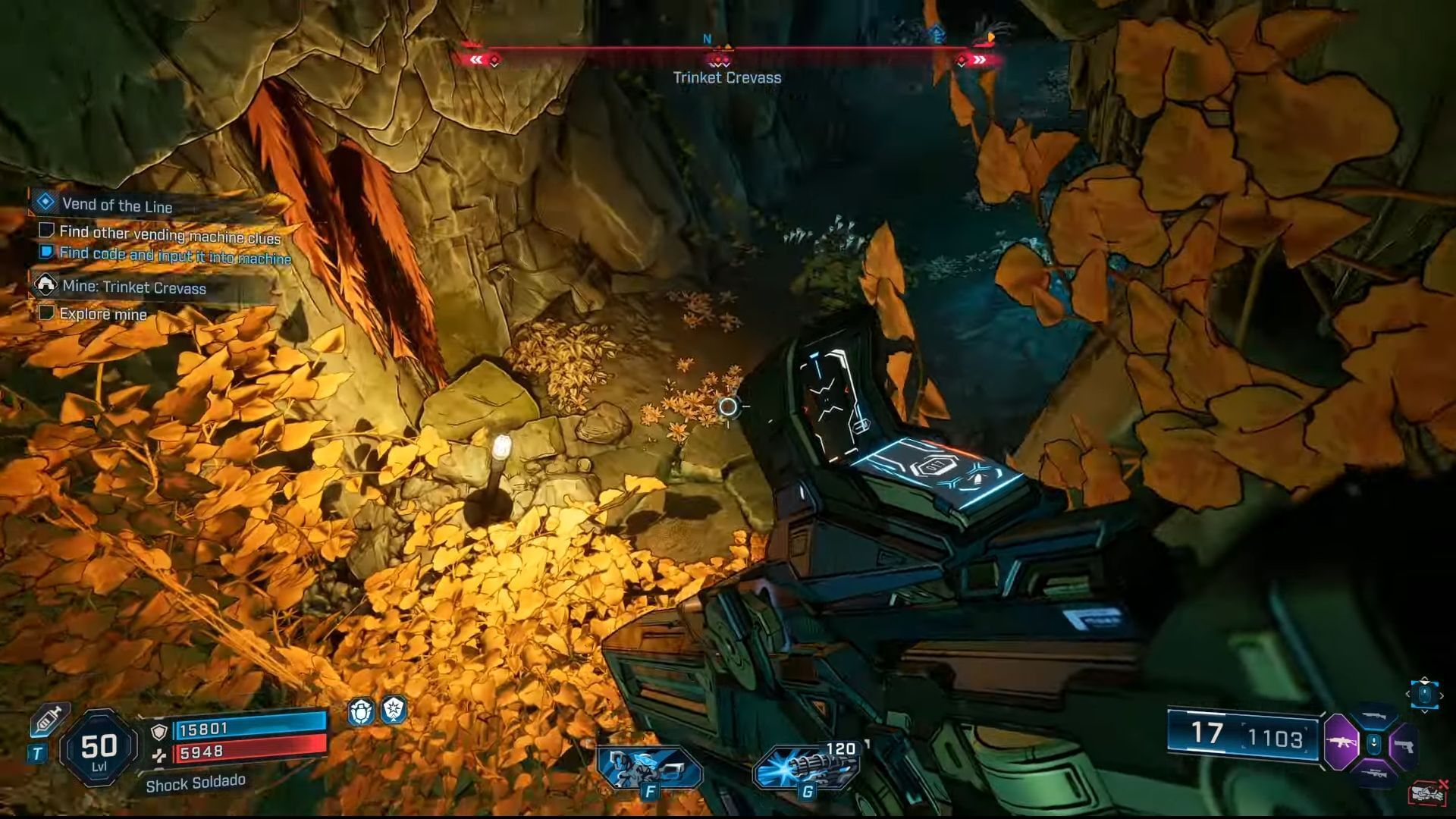The image size is (1456, 819).
Task: Open the Mine: Trinket Crevass activity entry
Action: [x=133, y=287]
